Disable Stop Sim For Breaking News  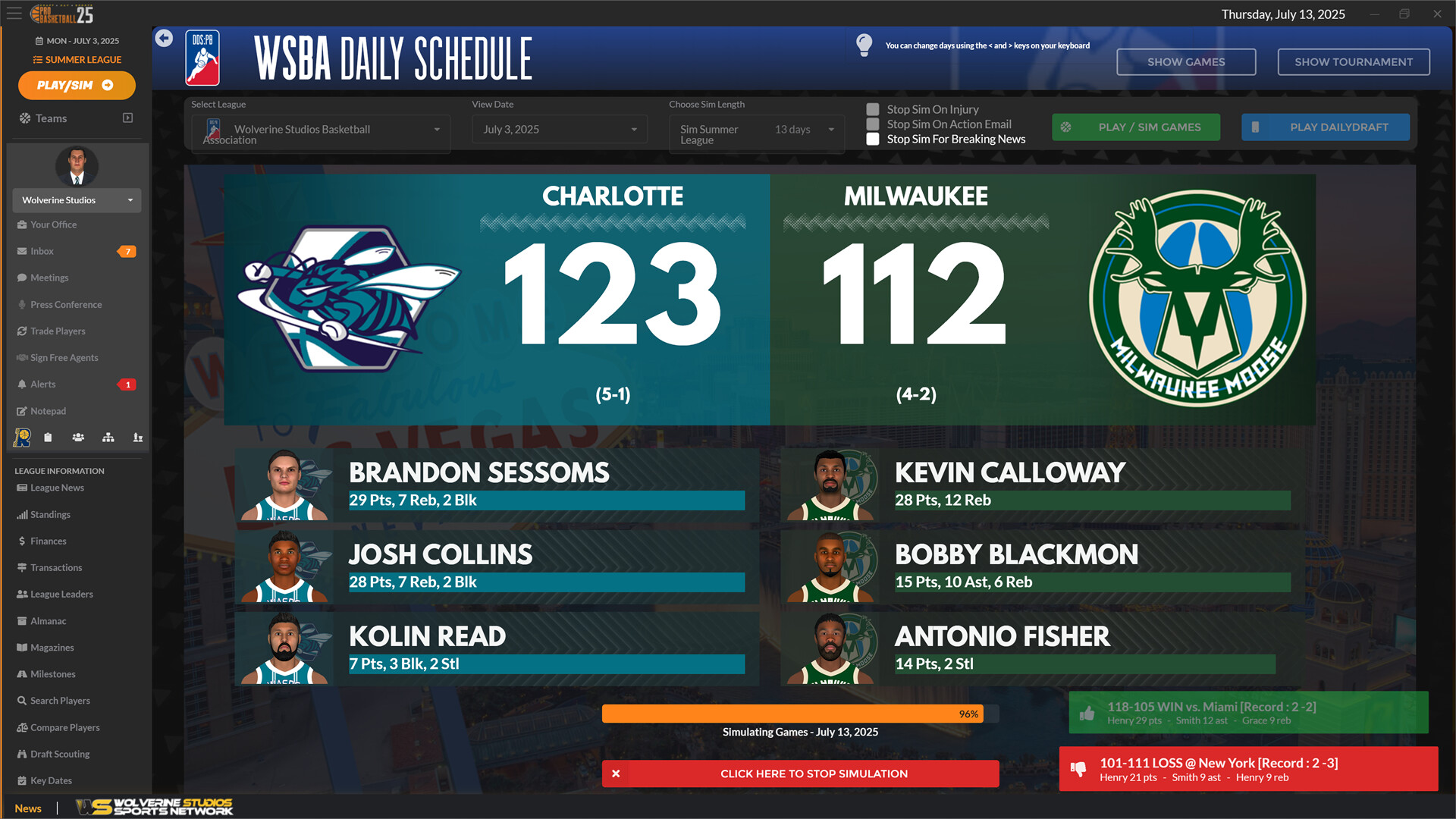pos(873,139)
